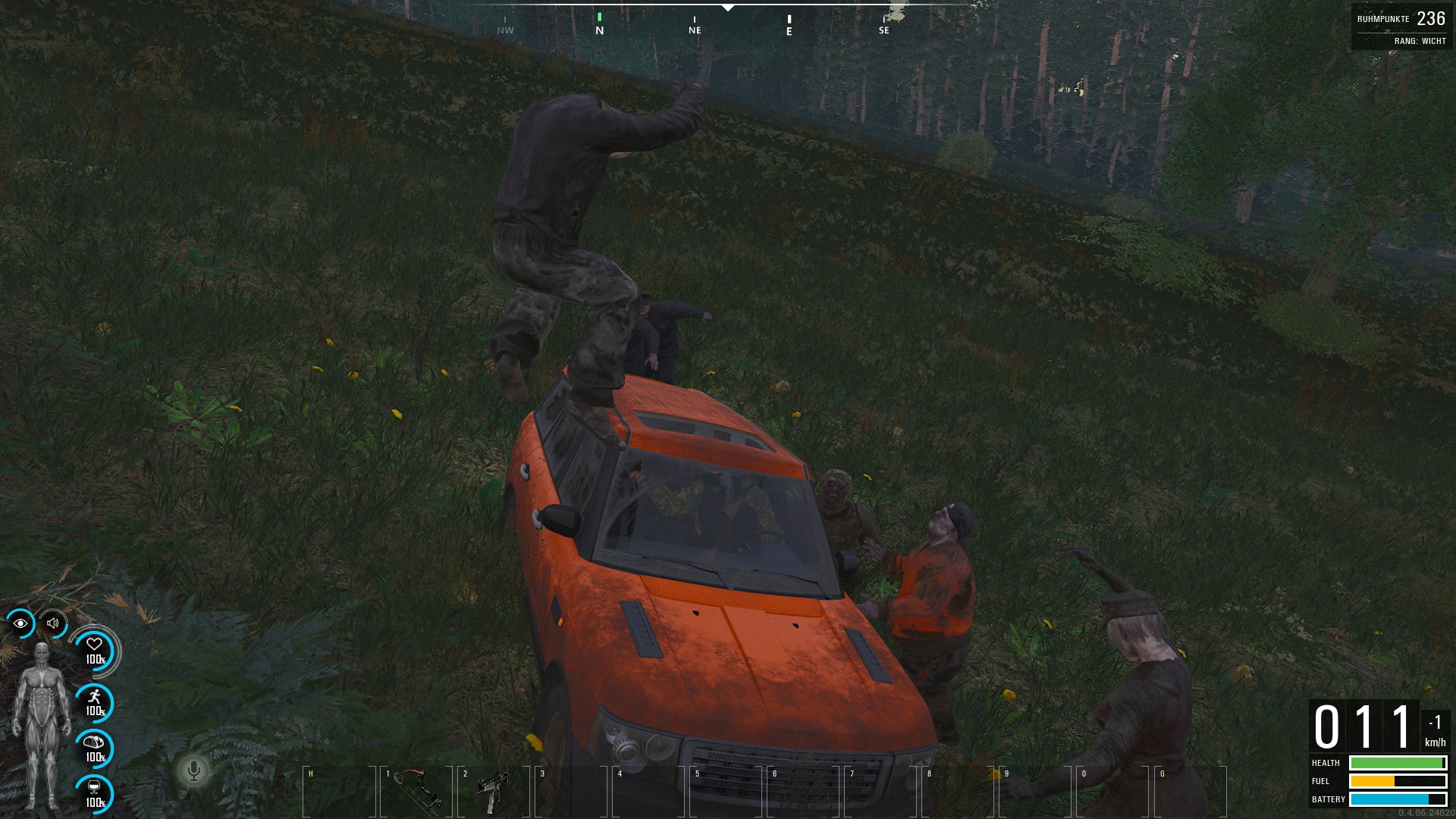Click the eye visibility indicator icon

click(20, 623)
